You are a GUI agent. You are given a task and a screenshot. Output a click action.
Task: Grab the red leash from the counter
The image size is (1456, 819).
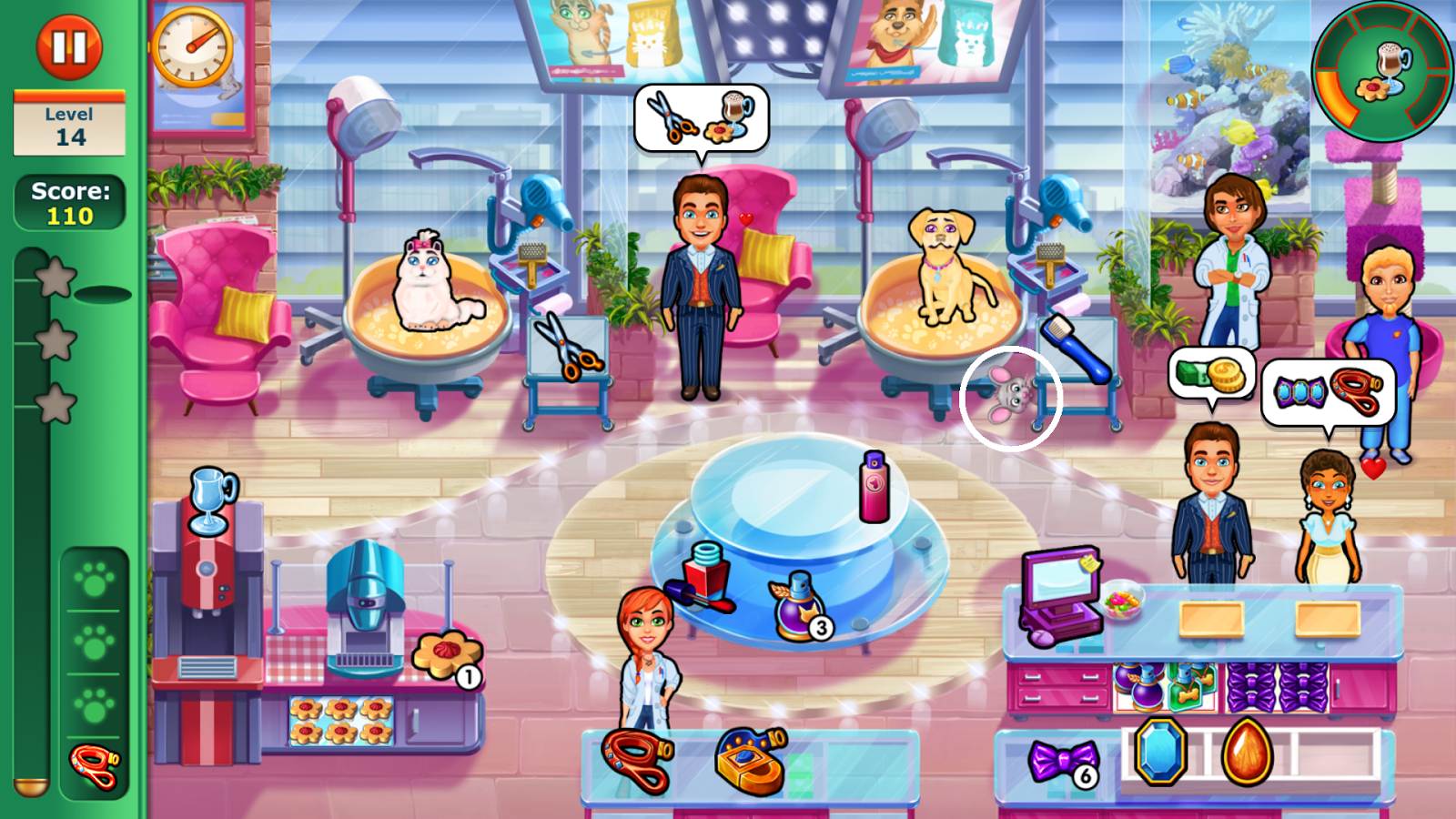click(x=637, y=760)
